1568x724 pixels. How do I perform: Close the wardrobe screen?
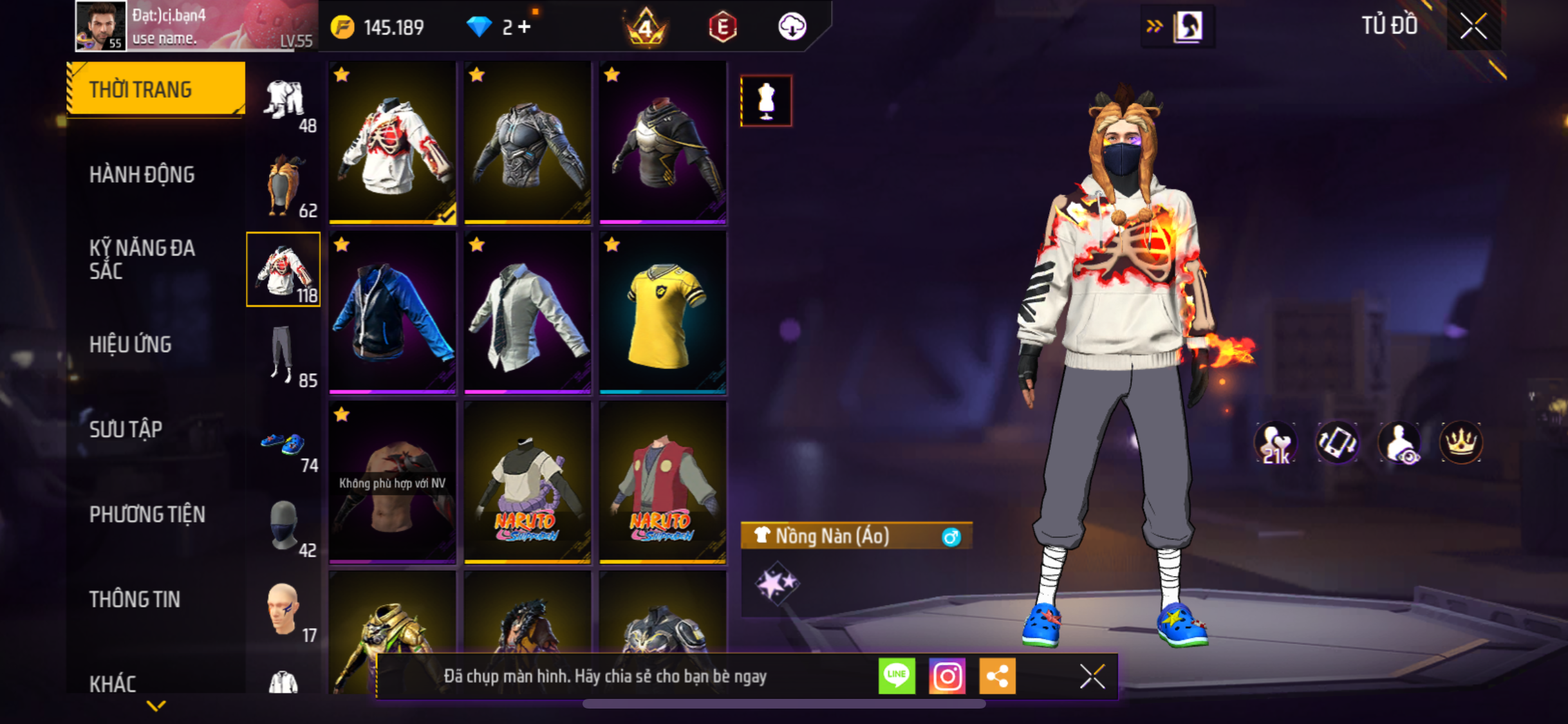[1473, 26]
